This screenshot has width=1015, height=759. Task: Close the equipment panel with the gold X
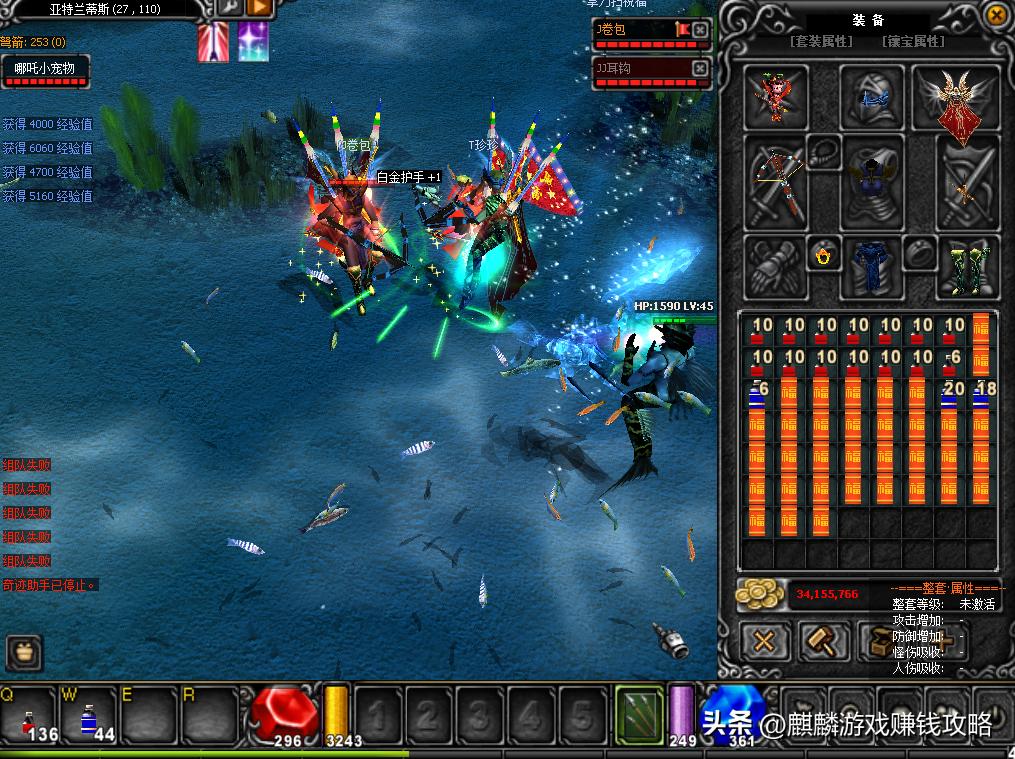coord(995,16)
